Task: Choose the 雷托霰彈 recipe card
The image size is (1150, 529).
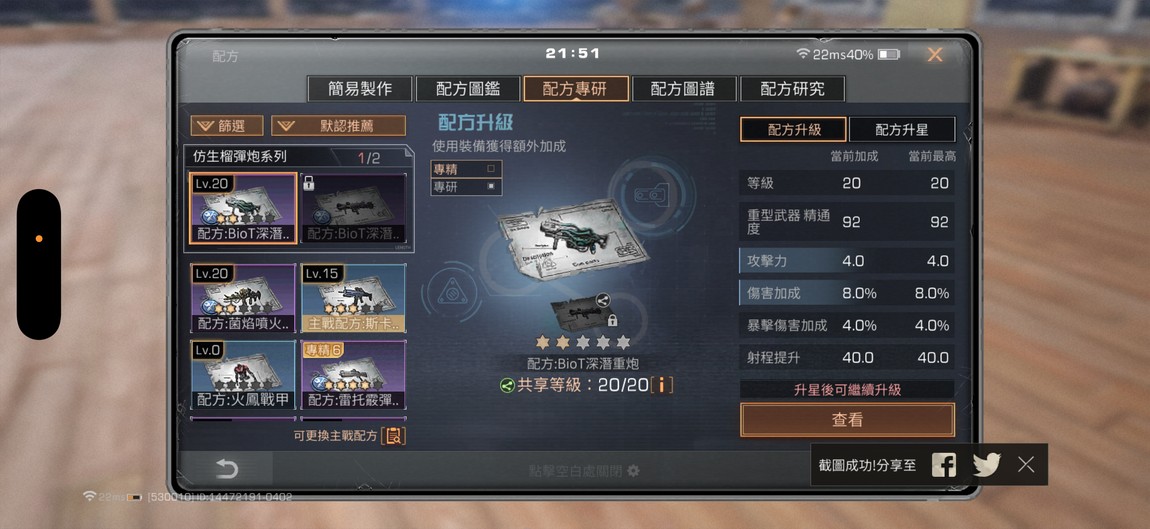Action: point(353,375)
